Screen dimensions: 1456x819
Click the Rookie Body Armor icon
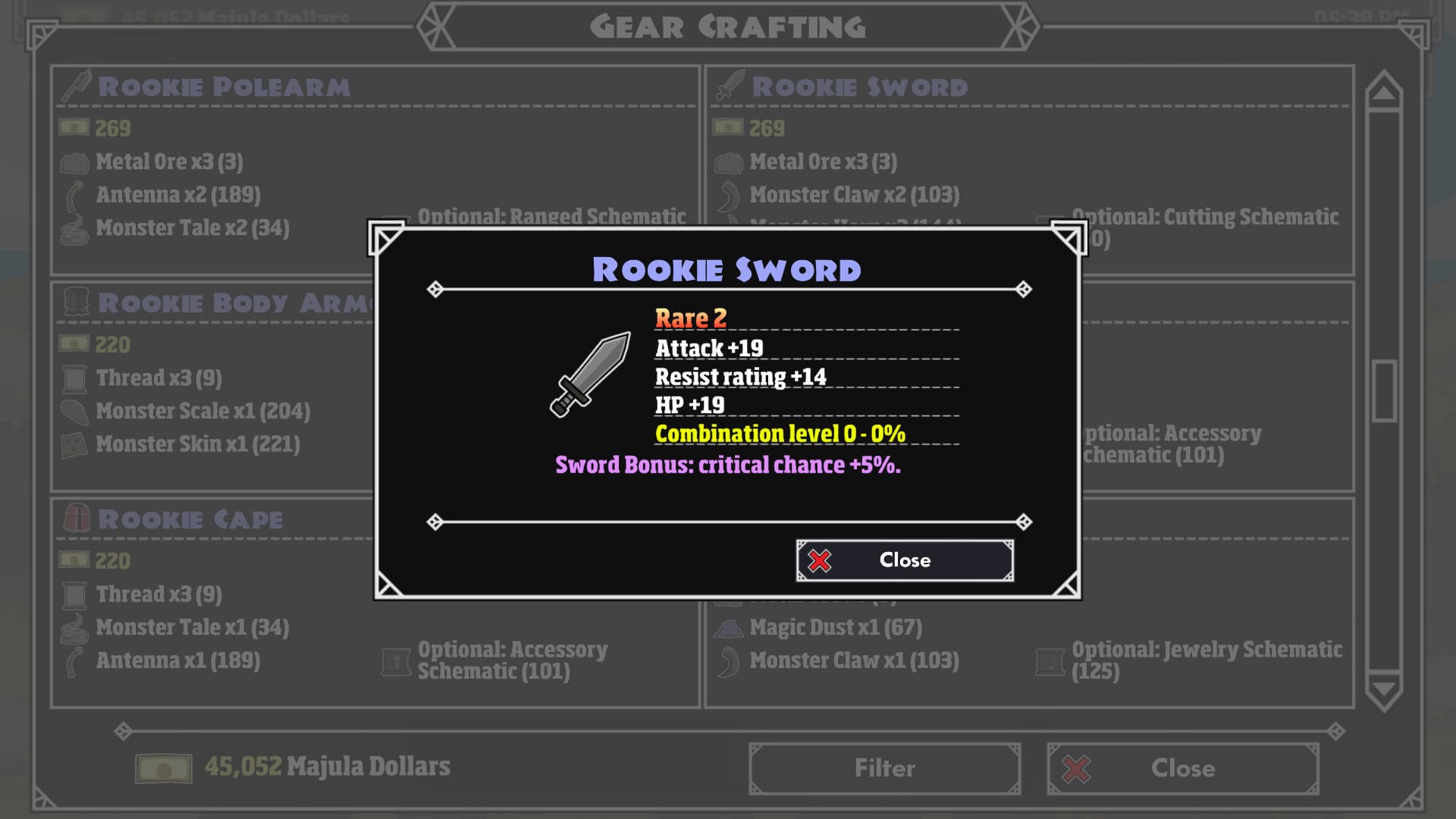pyautogui.click(x=76, y=301)
